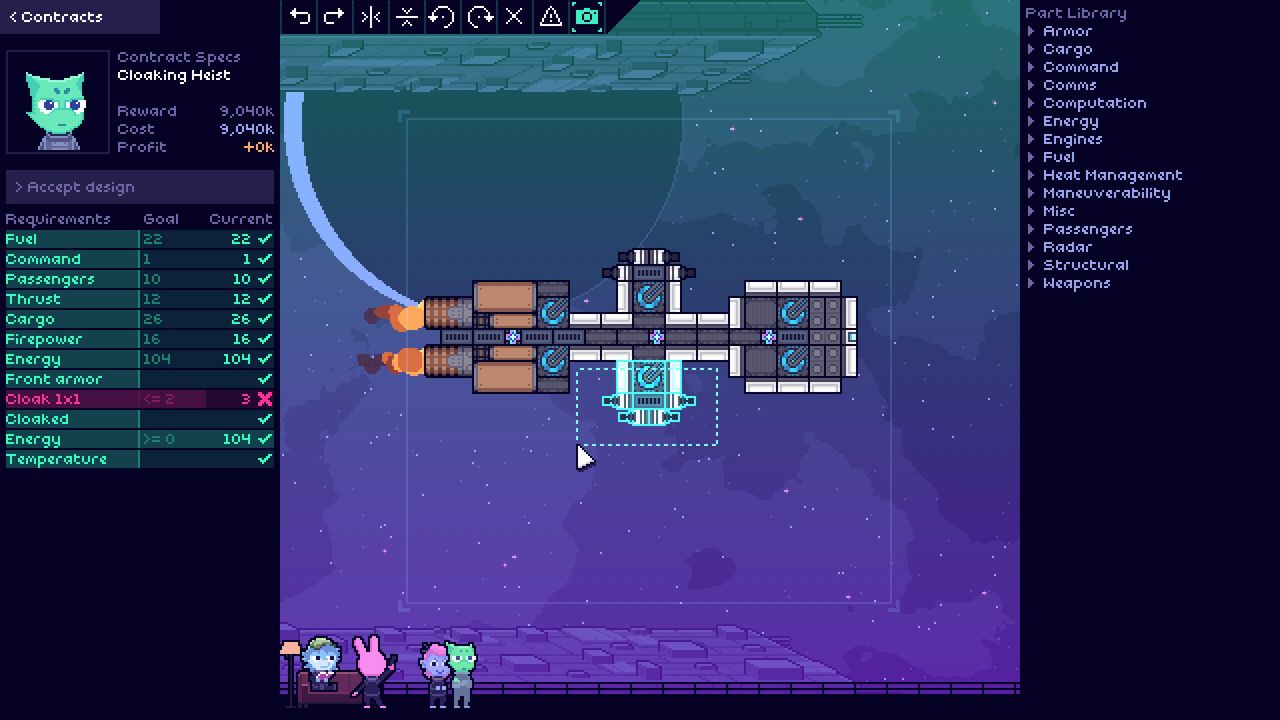Expand the Weapons parts category
Screen dimensions: 1280x720
1076,283
